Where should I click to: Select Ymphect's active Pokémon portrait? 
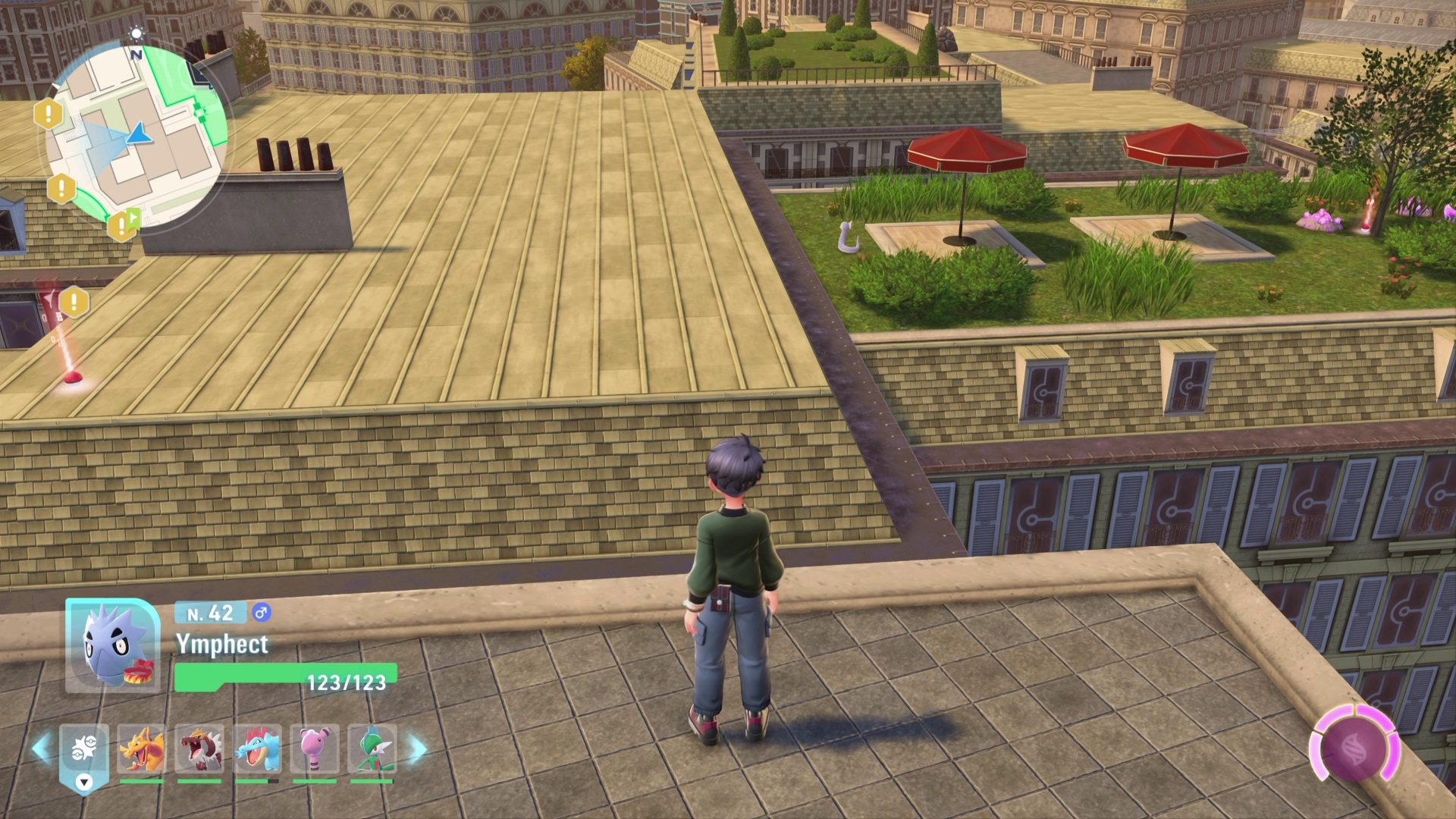tap(112, 646)
